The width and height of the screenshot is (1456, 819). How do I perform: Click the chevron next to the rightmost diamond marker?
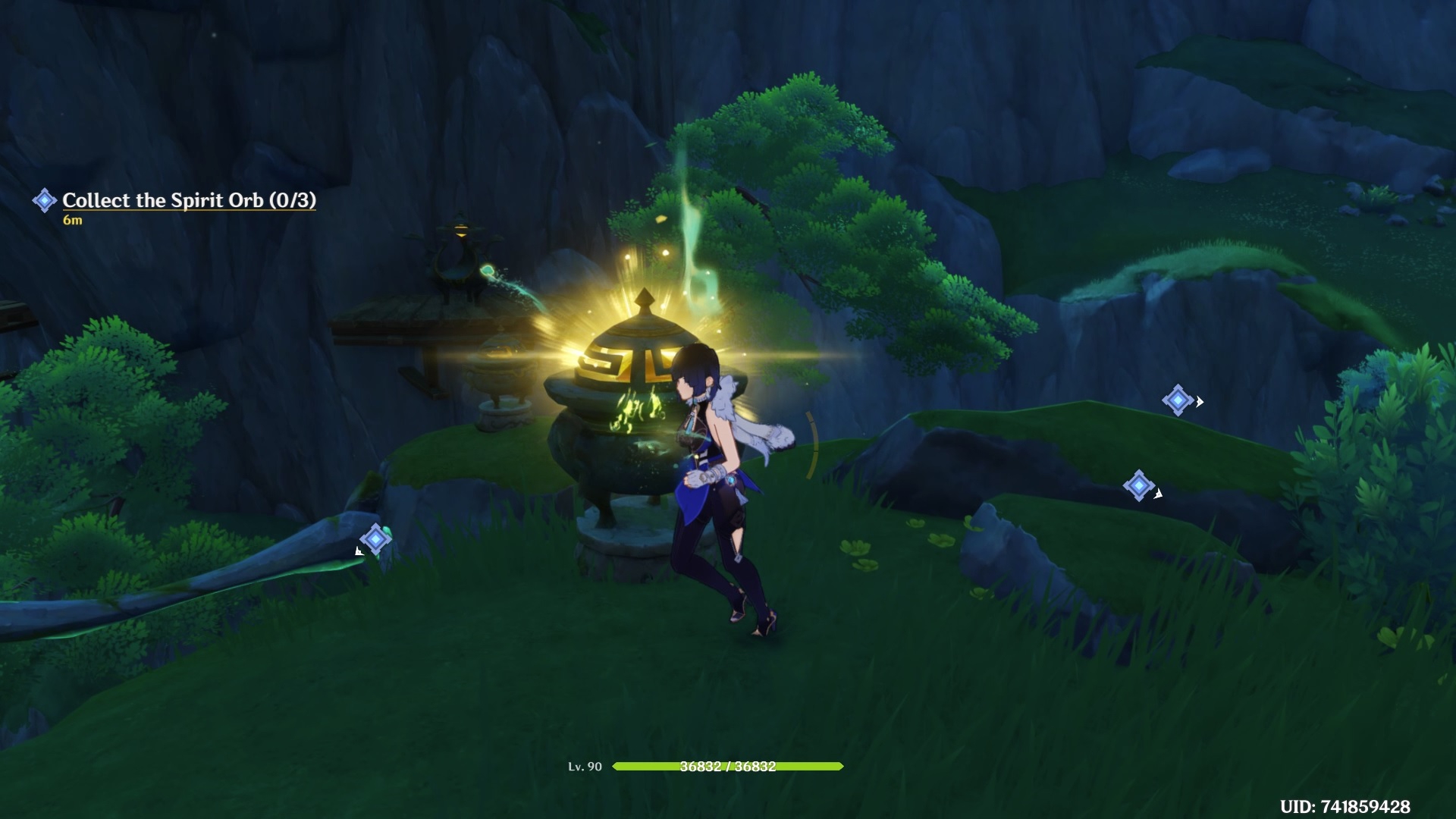1200,402
